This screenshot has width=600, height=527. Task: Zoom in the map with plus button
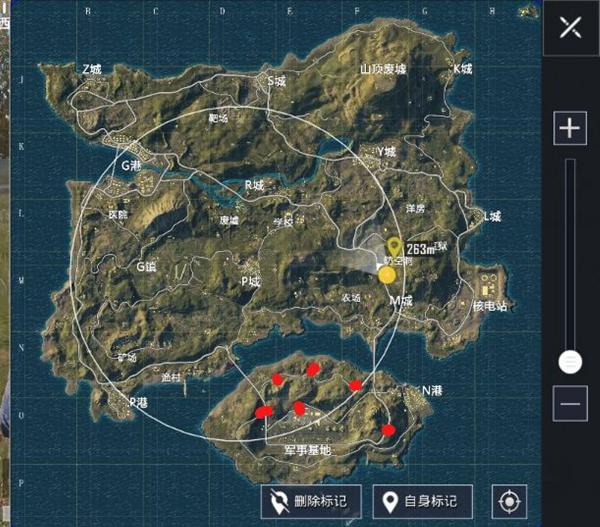(570, 128)
